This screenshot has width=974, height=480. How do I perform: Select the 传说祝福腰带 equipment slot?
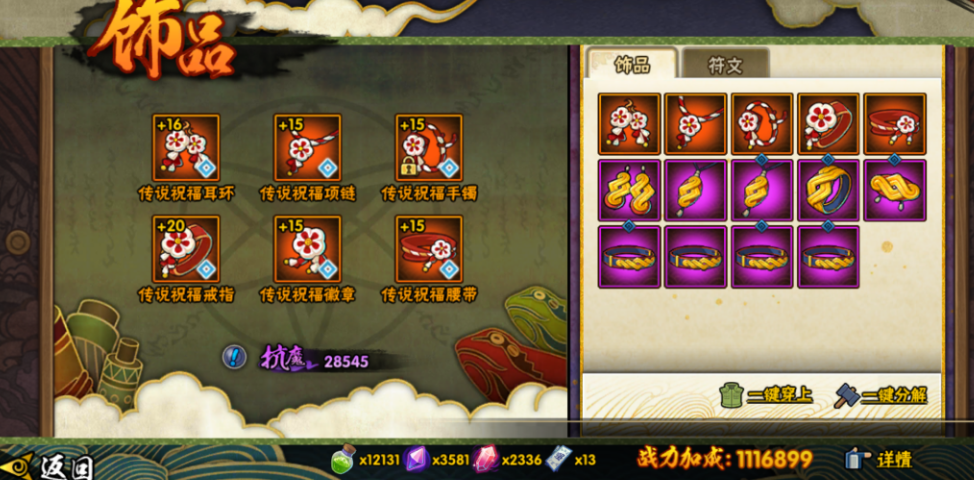[x=429, y=249]
